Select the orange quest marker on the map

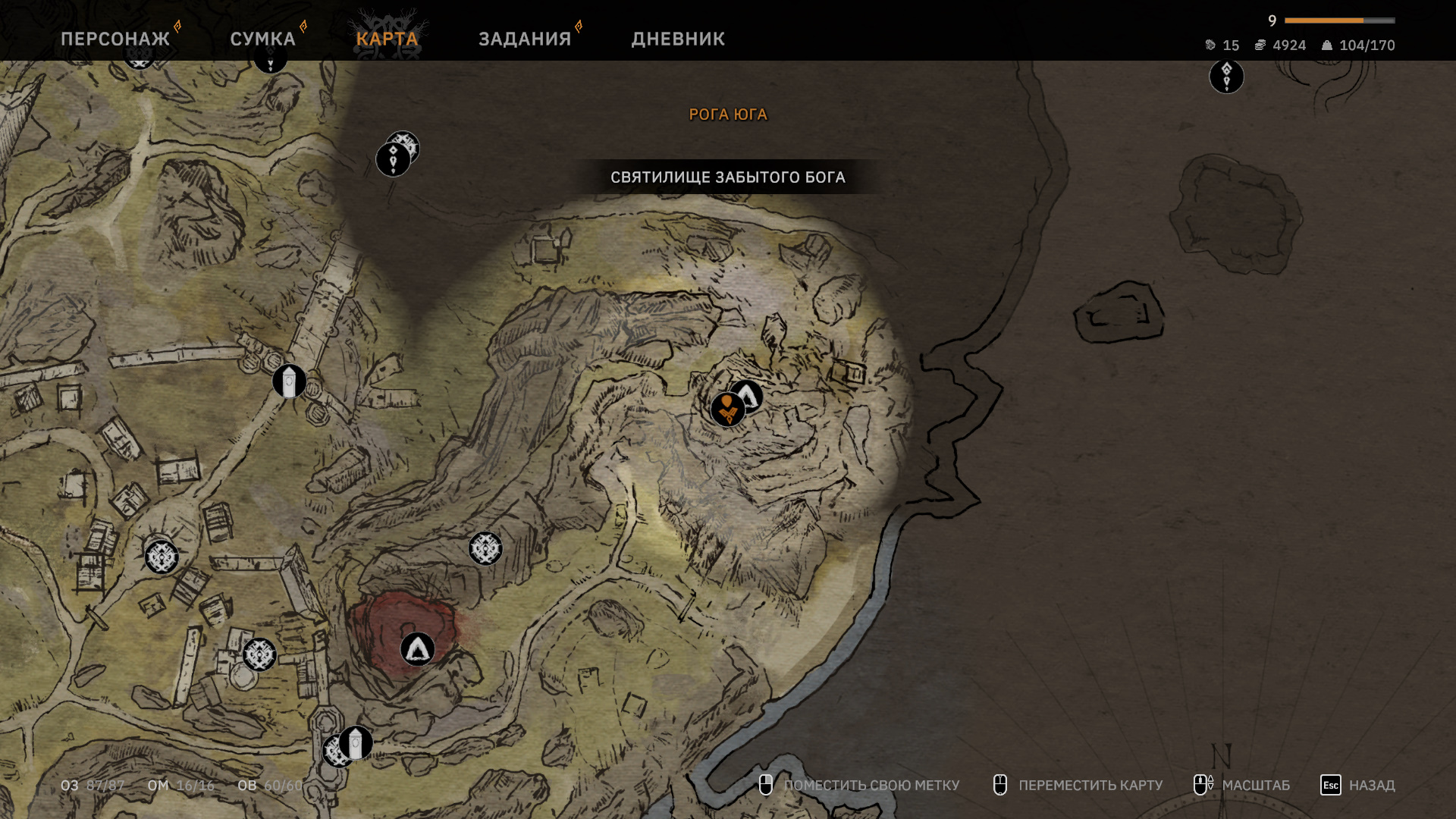(726, 410)
